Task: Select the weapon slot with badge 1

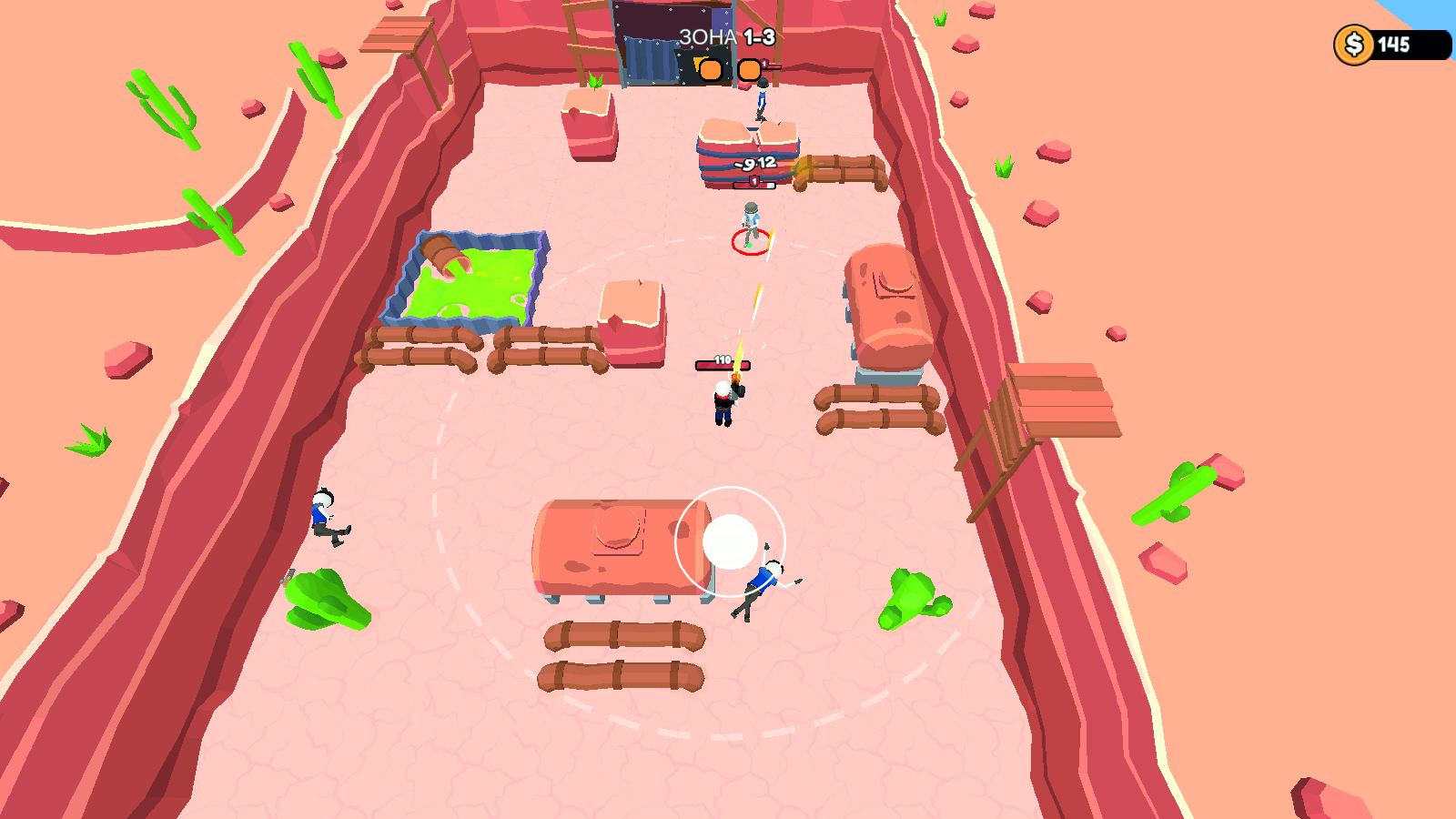Action: click(750, 70)
